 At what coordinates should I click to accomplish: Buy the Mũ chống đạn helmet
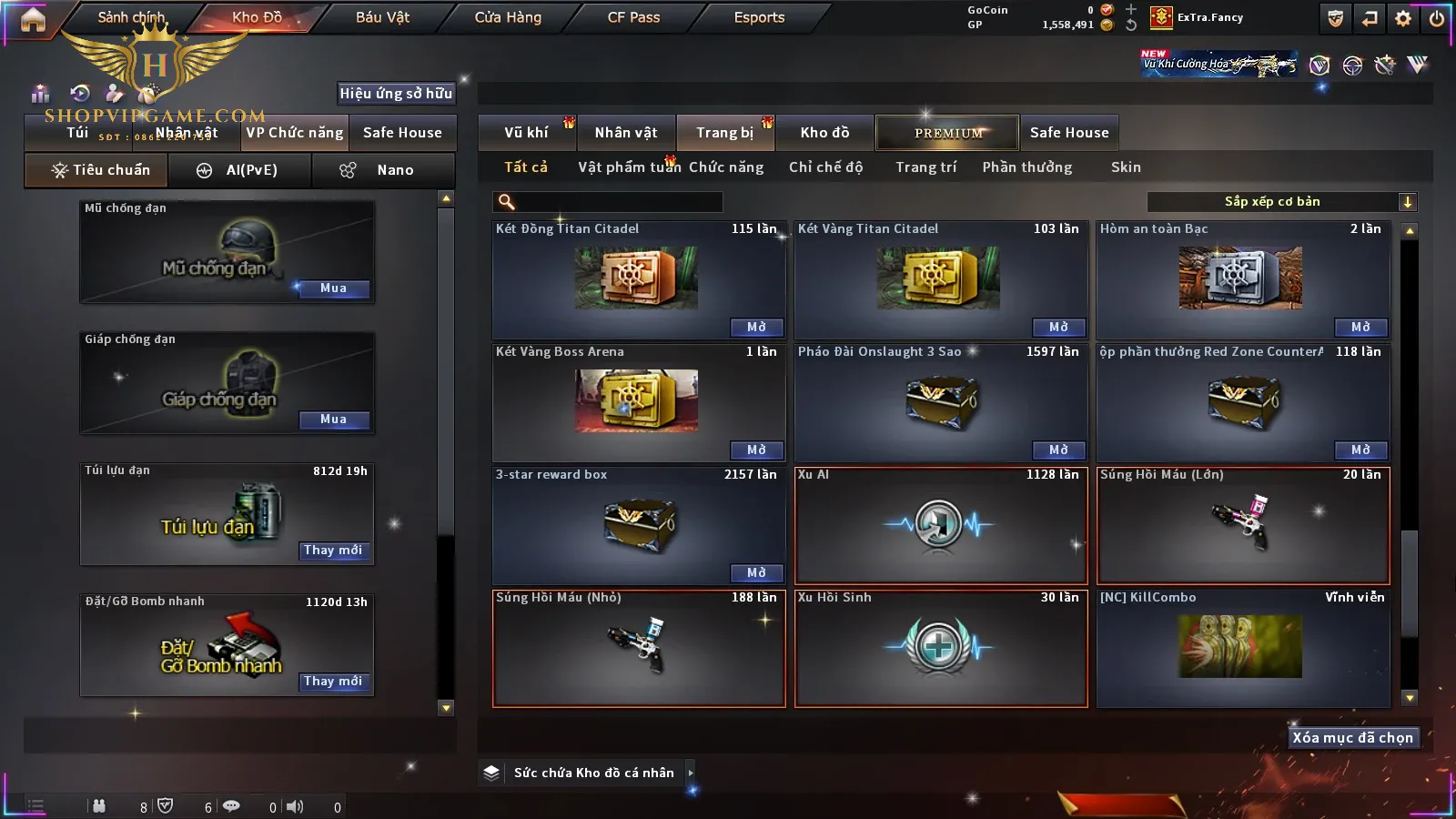(333, 288)
